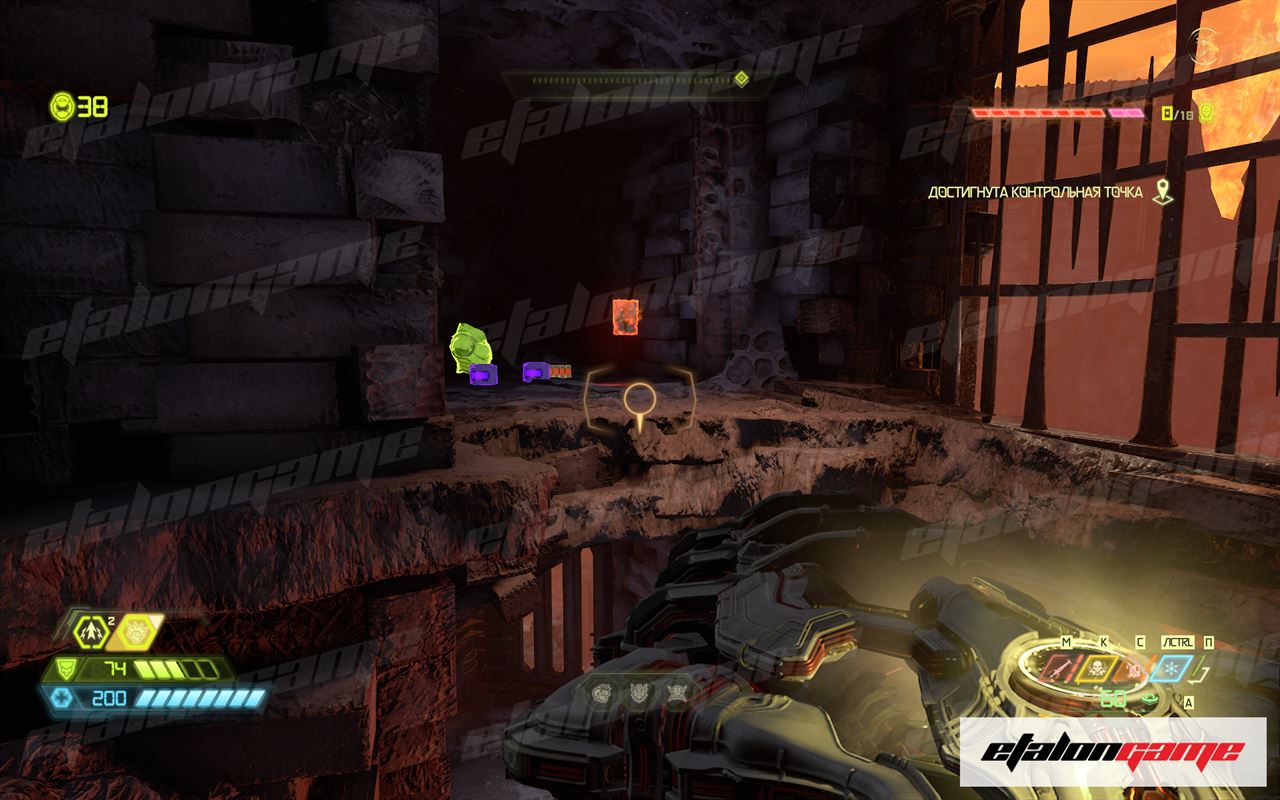Activate the yellow skull Blood Punch icon
Screen dimensions: 1280x800
pyautogui.click(x=1098, y=669)
